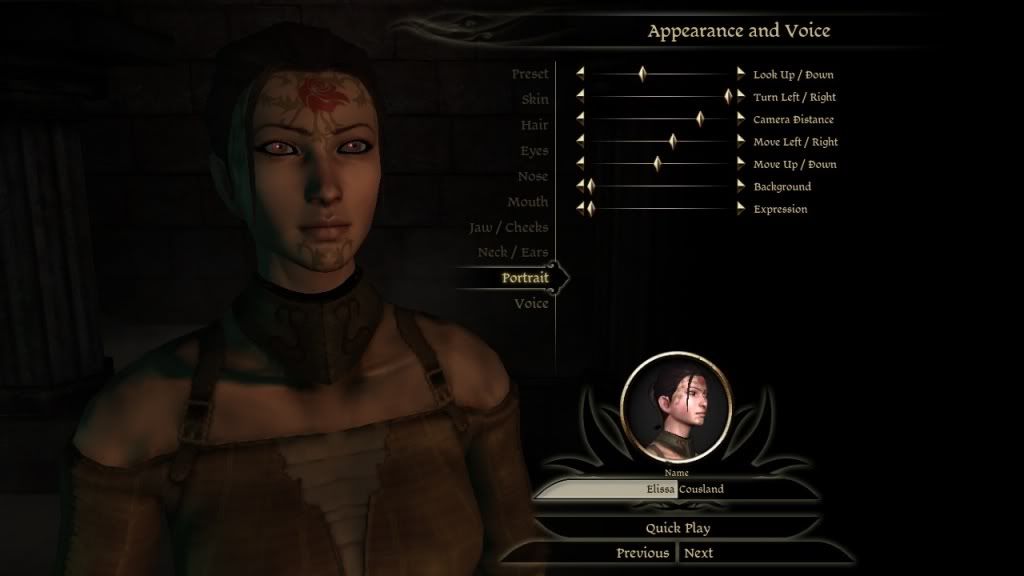
Task: Switch to the Skin category
Action: pos(534,100)
